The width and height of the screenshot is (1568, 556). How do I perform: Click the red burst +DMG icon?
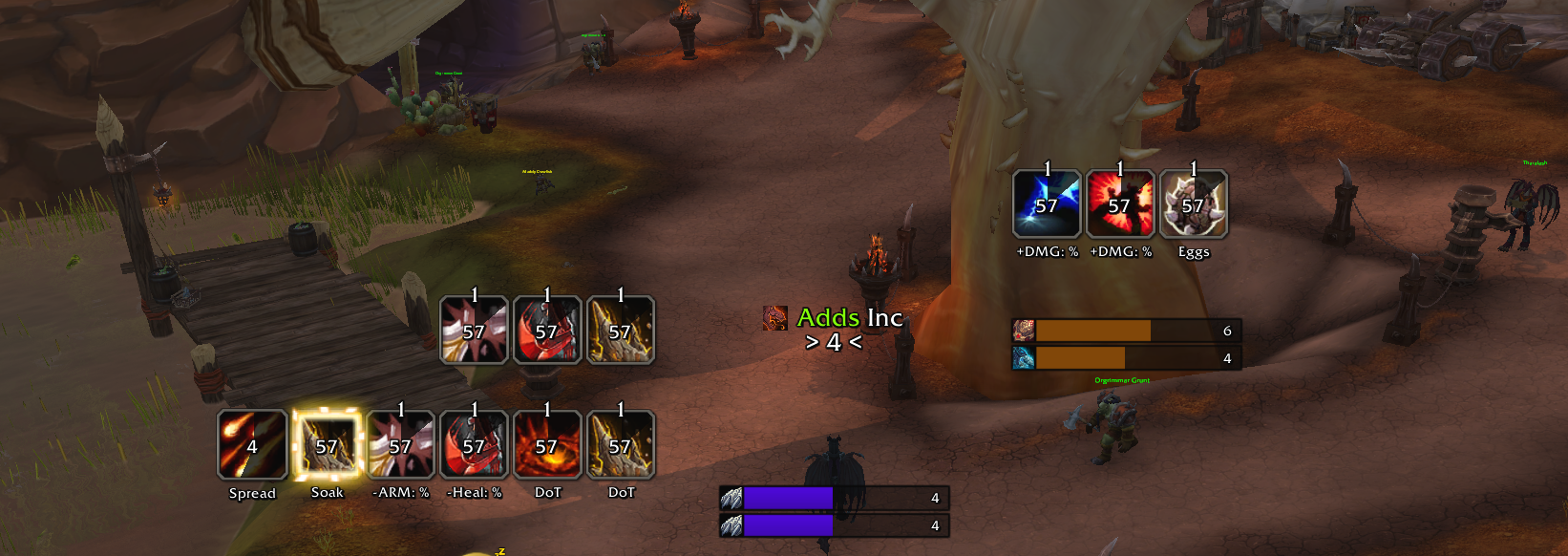(1120, 204)
